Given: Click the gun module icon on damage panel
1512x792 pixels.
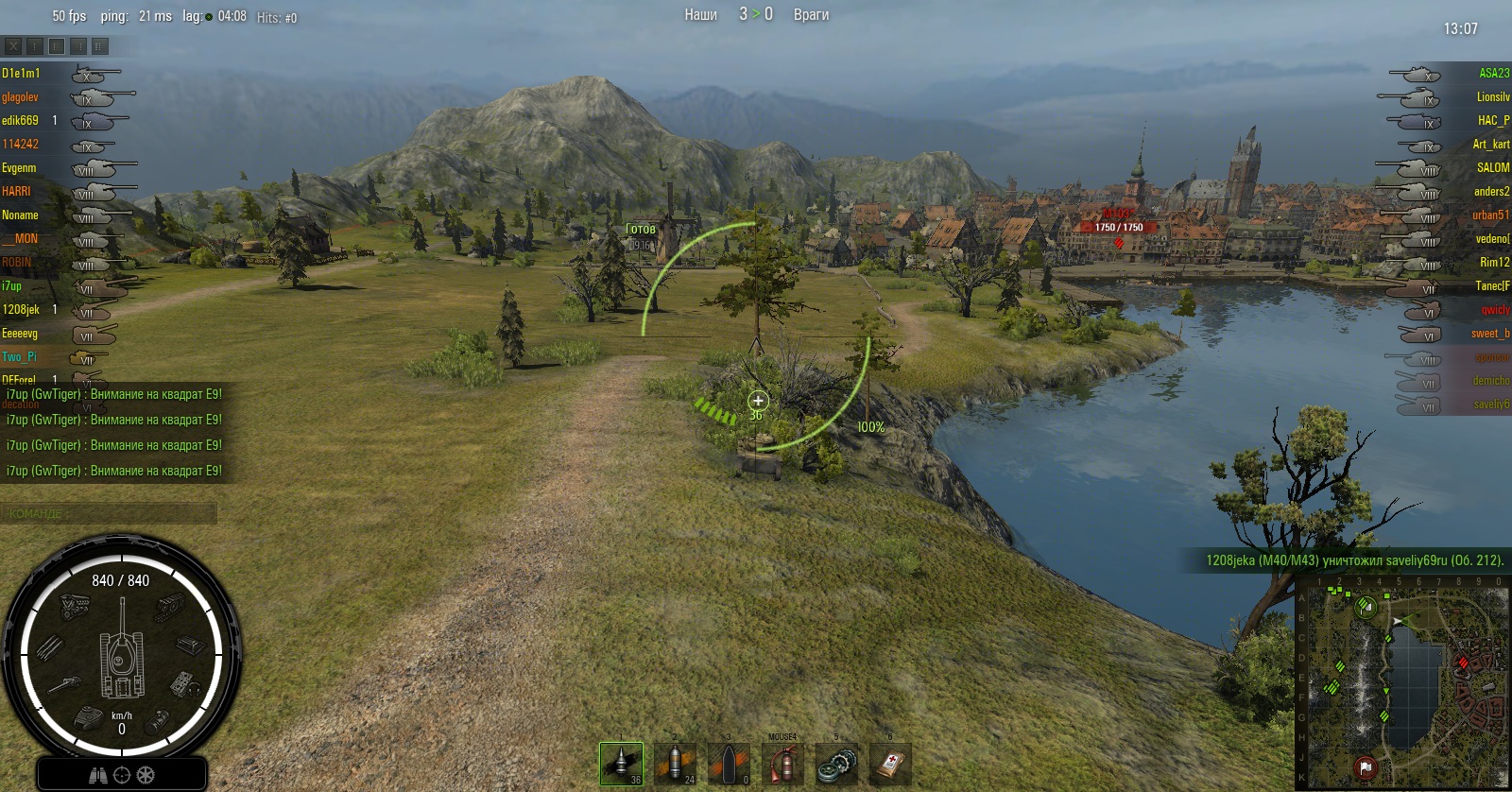Looking at the screenshot, I should click(x=64, y=683).
